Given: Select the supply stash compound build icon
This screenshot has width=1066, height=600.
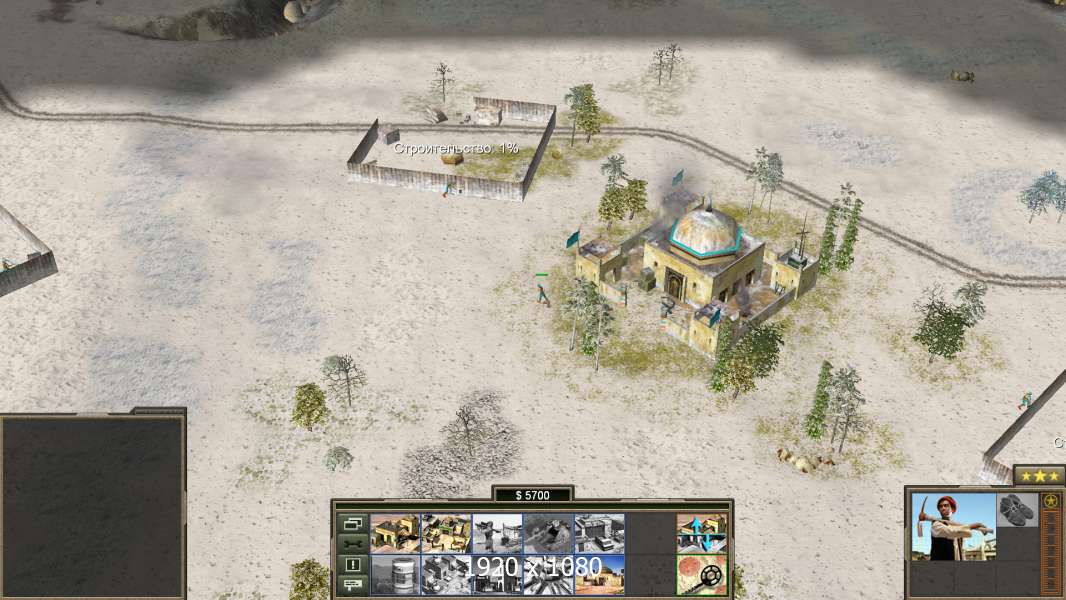Looking at the screenshot, I should [x=446, y=533].
